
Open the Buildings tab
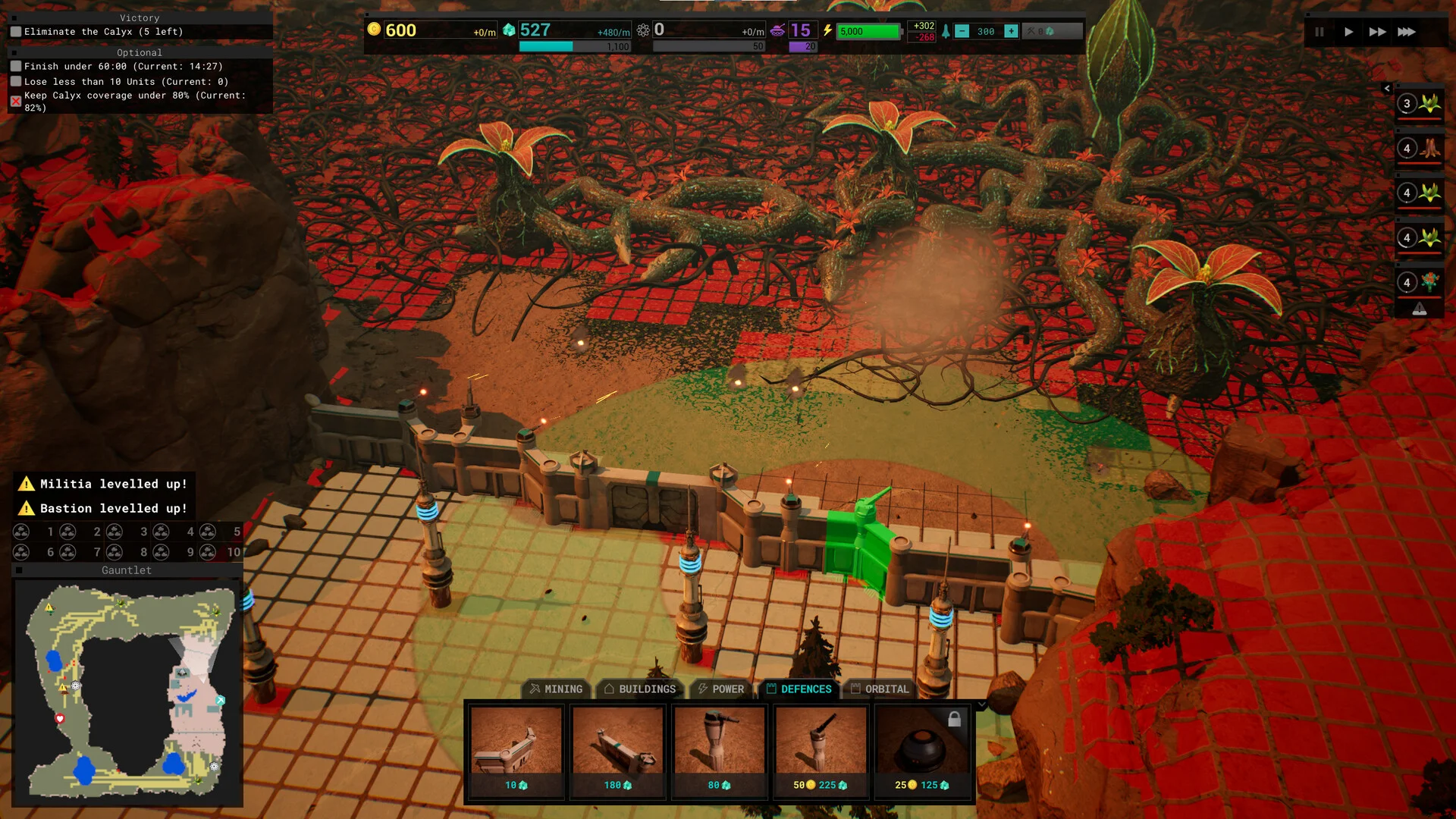tap(639, 689)
